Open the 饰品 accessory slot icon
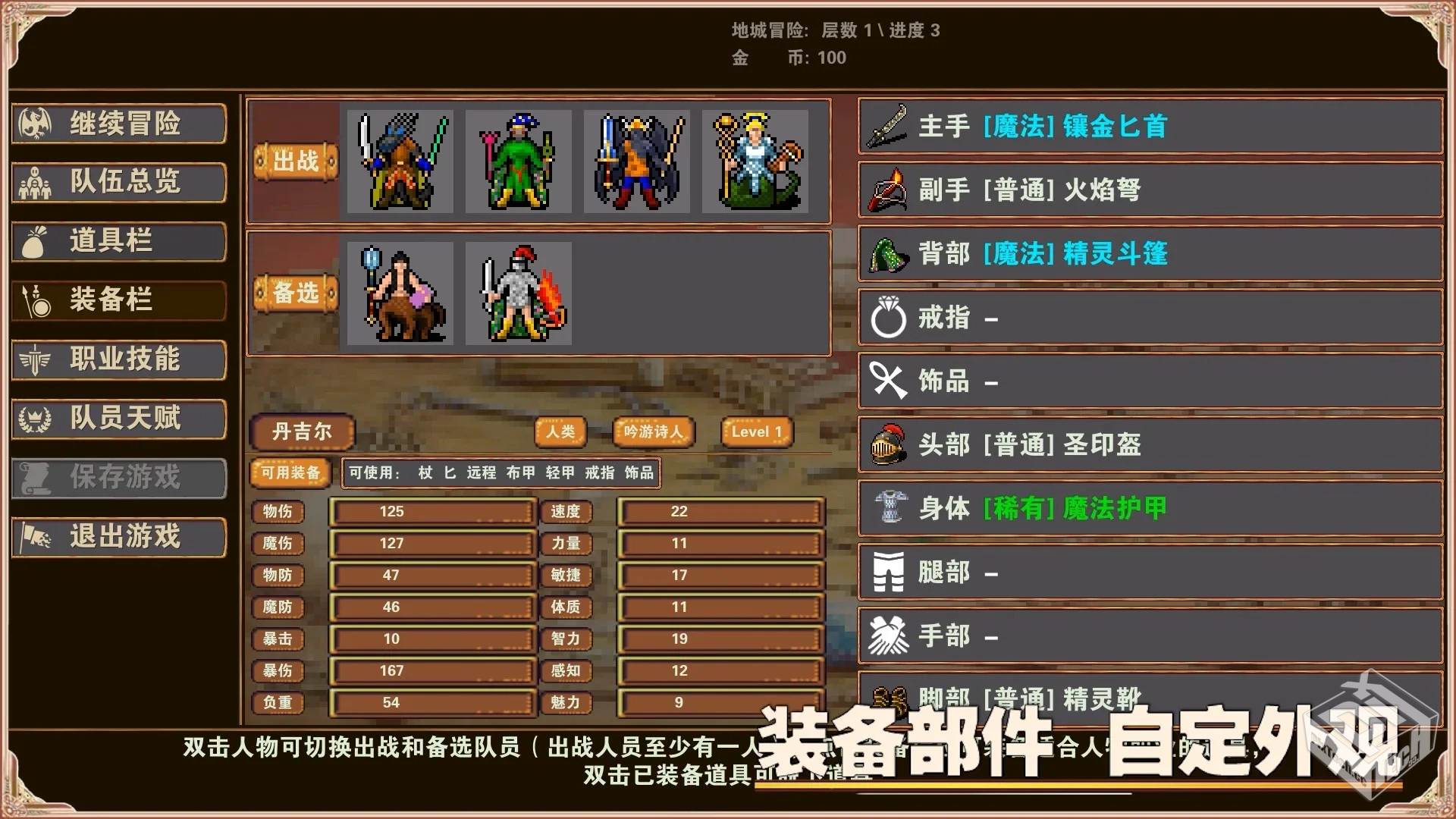Image resolution: width=1456 pixels, height=819 pixels. tap(887, 382)
